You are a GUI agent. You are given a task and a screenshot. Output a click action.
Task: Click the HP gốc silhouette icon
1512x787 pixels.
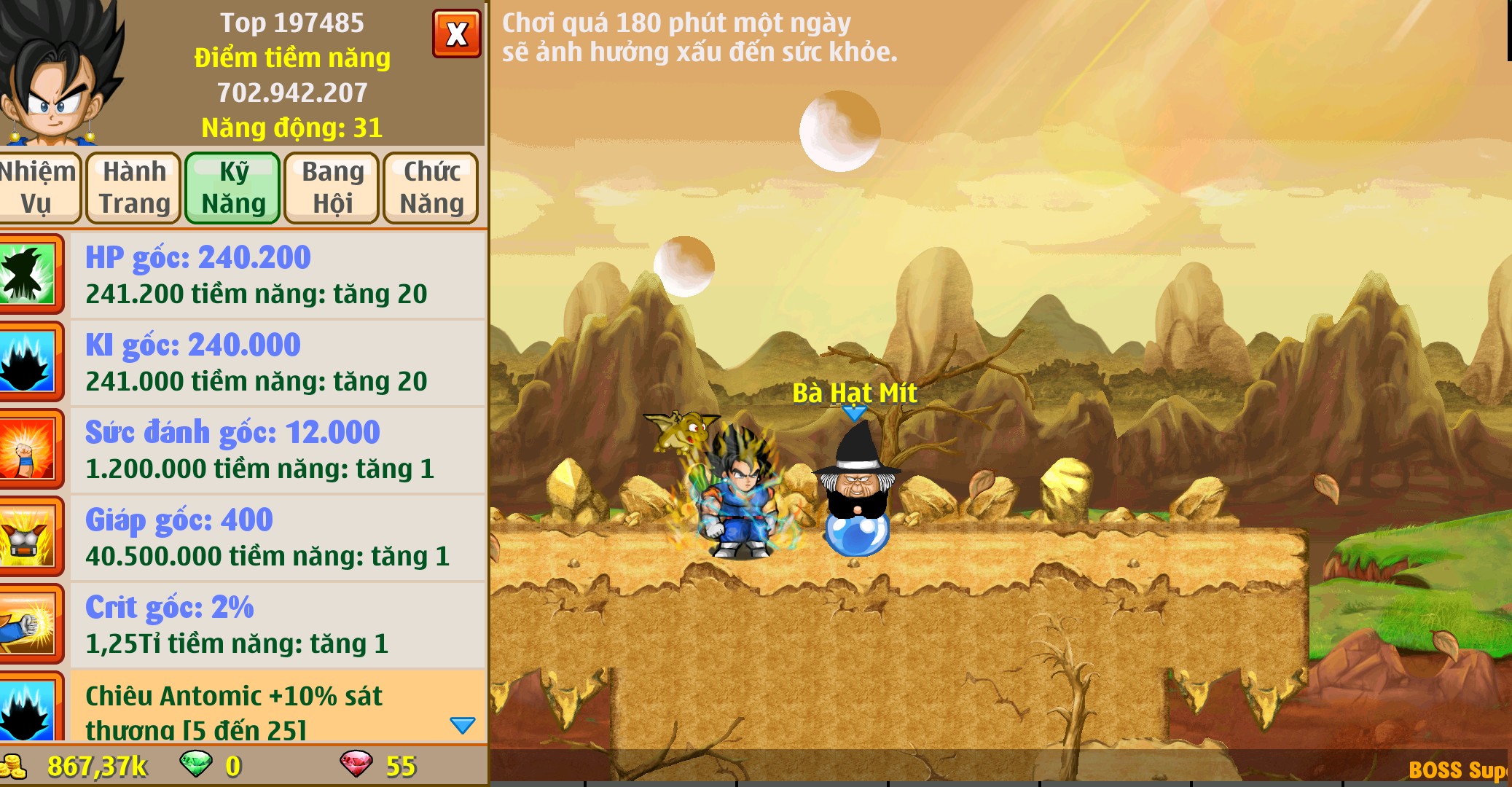(x=28, y=275)
